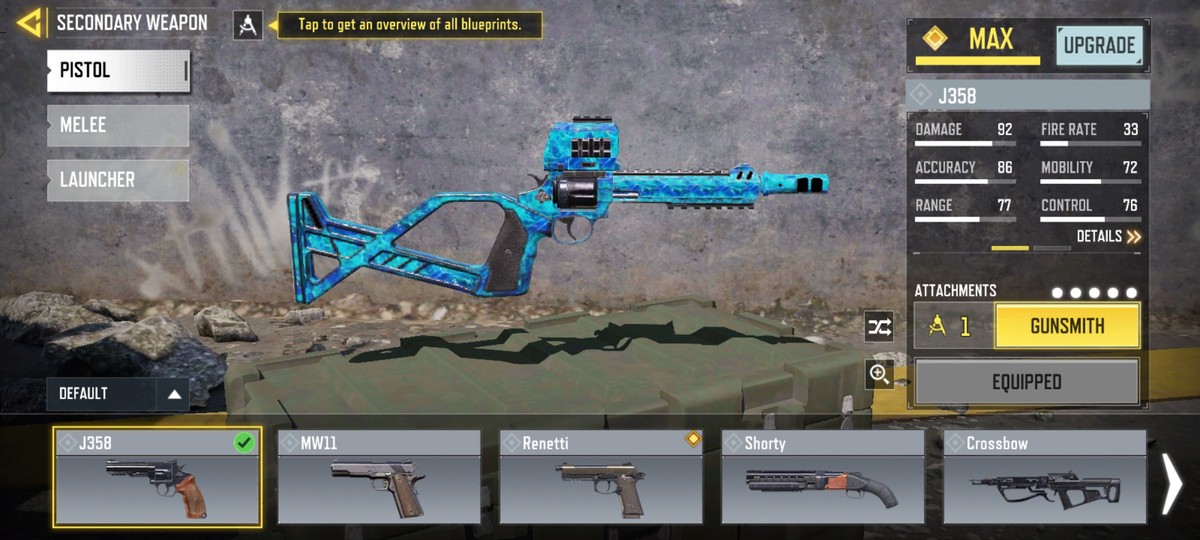Pick the Renetti pistol card
This screenshot has height=540, width=1200.
click(x=601, y=478)
